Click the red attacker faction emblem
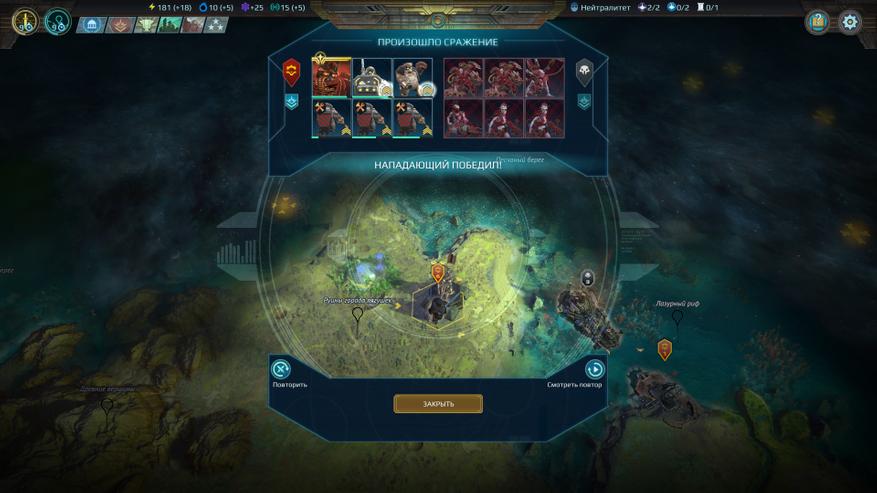This screenshot has height=493, width=877. click(x=292, y=71)
